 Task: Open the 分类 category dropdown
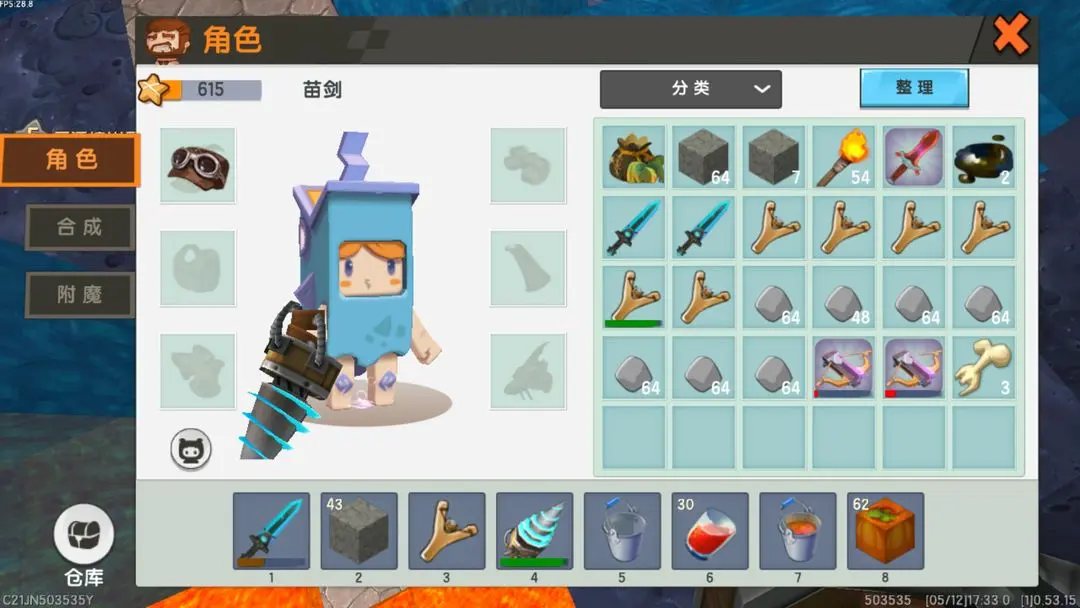coord(690,89)
